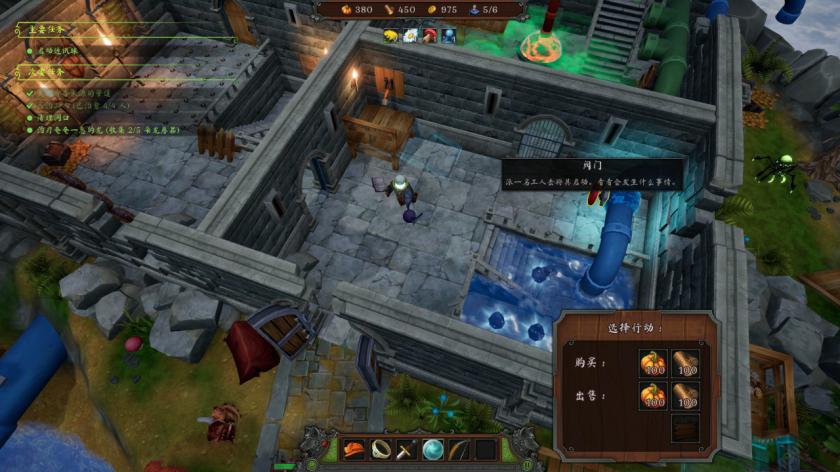840x472 pixels.
Task: Click the main quest header in tracker
Action: pos(50,29)
